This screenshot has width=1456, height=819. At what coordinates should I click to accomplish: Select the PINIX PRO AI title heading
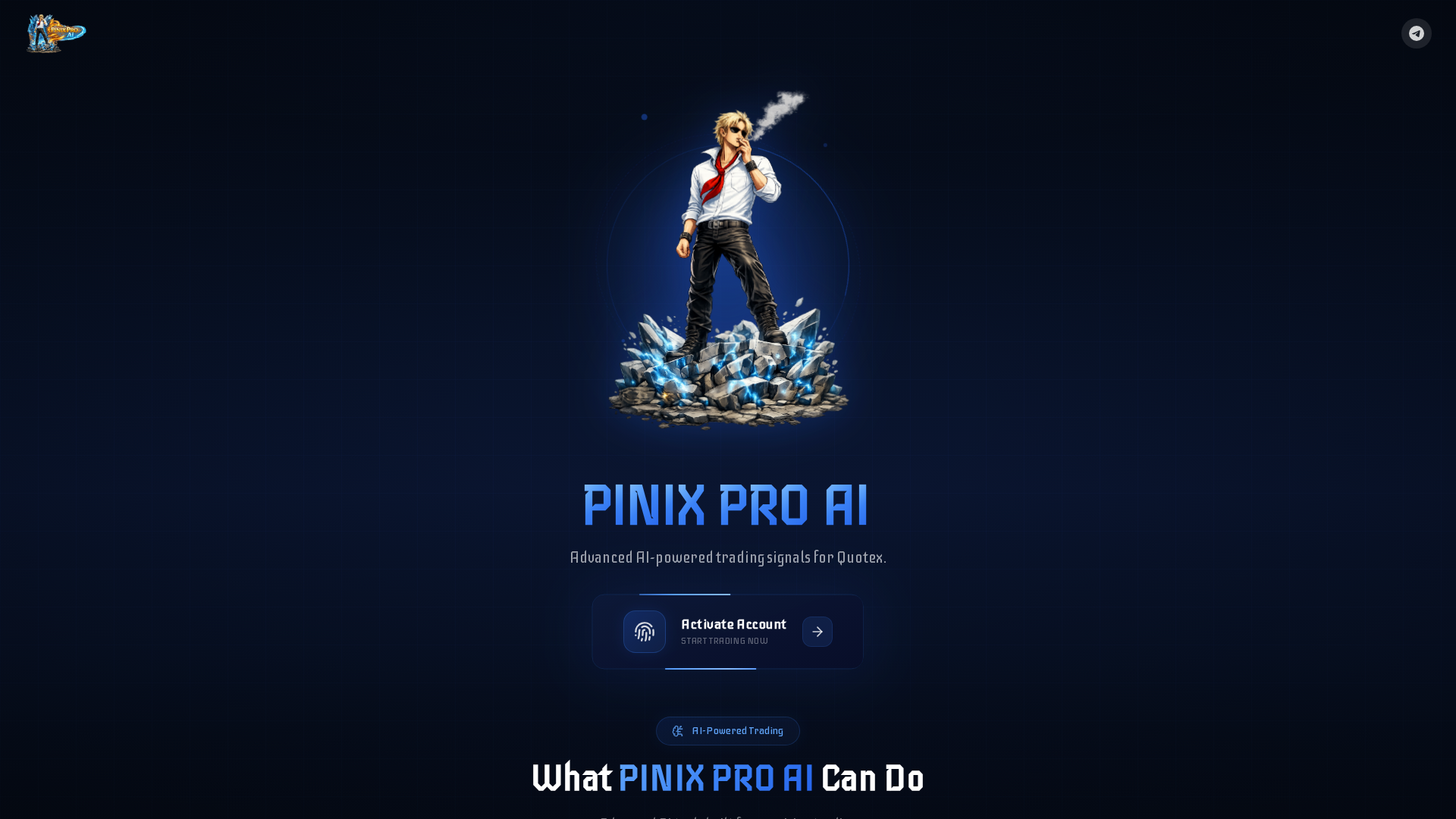[726, 504]
